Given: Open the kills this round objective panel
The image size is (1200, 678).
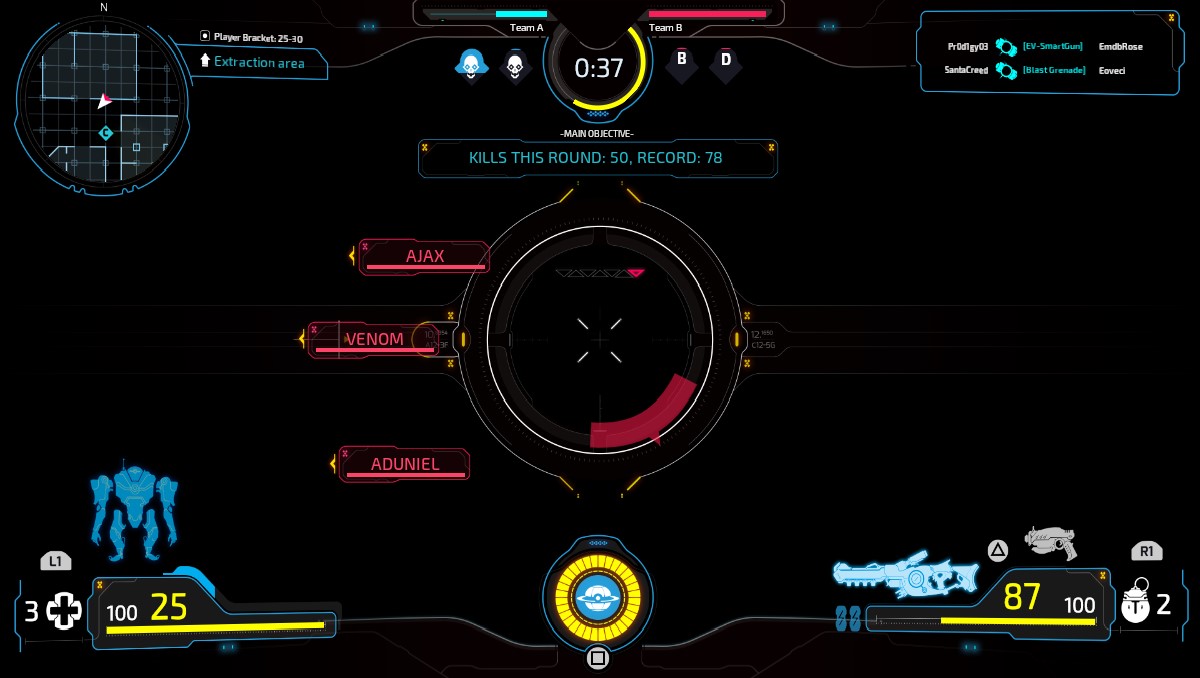Looking at the screenshot, I should [x=597, y=158].
